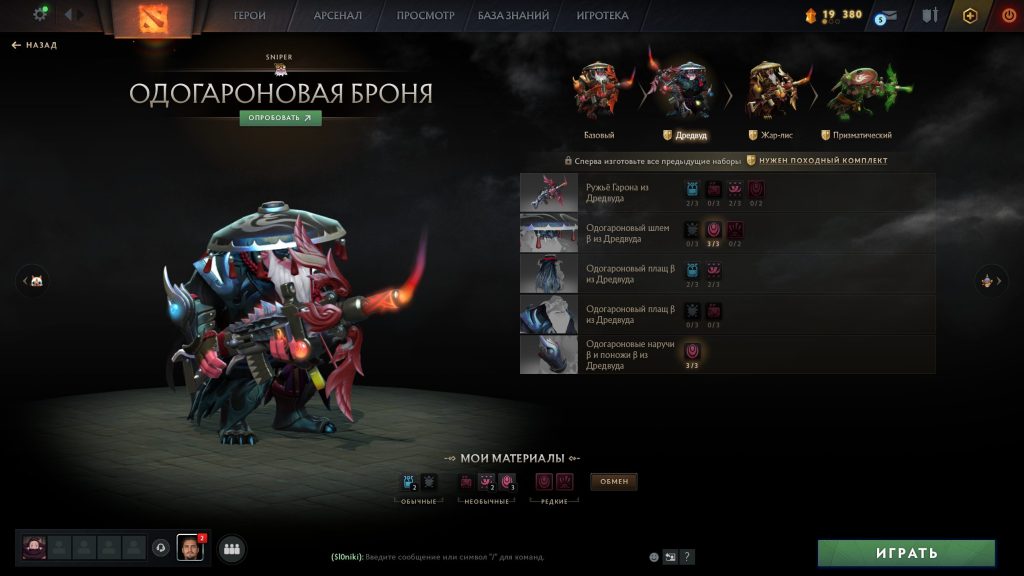Screen dimensions: 1024x576
Task: Click the chat message input field
Action: [480, 557]
